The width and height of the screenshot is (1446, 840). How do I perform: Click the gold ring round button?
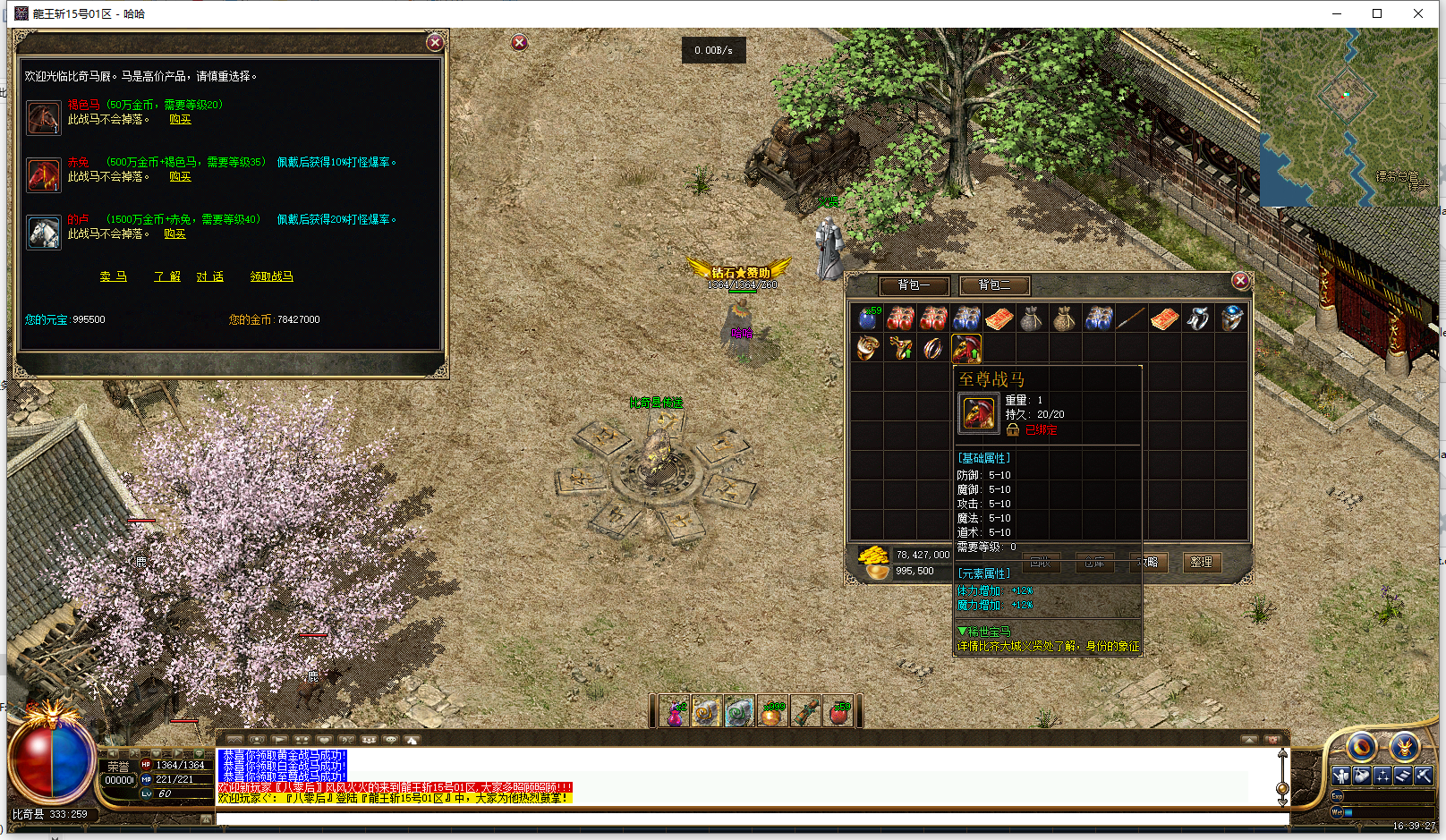(1361, 746)
